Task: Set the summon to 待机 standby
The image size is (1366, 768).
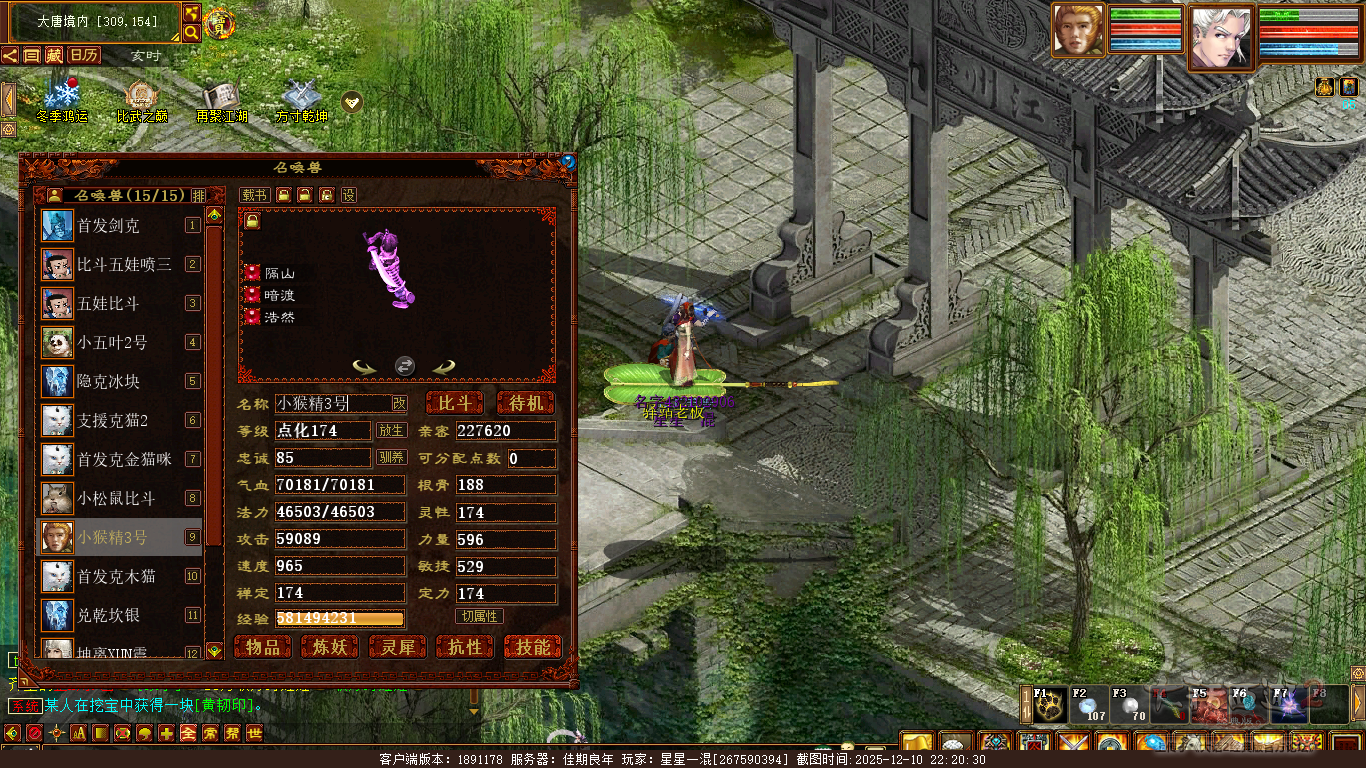Action: (x=525, y=403)
